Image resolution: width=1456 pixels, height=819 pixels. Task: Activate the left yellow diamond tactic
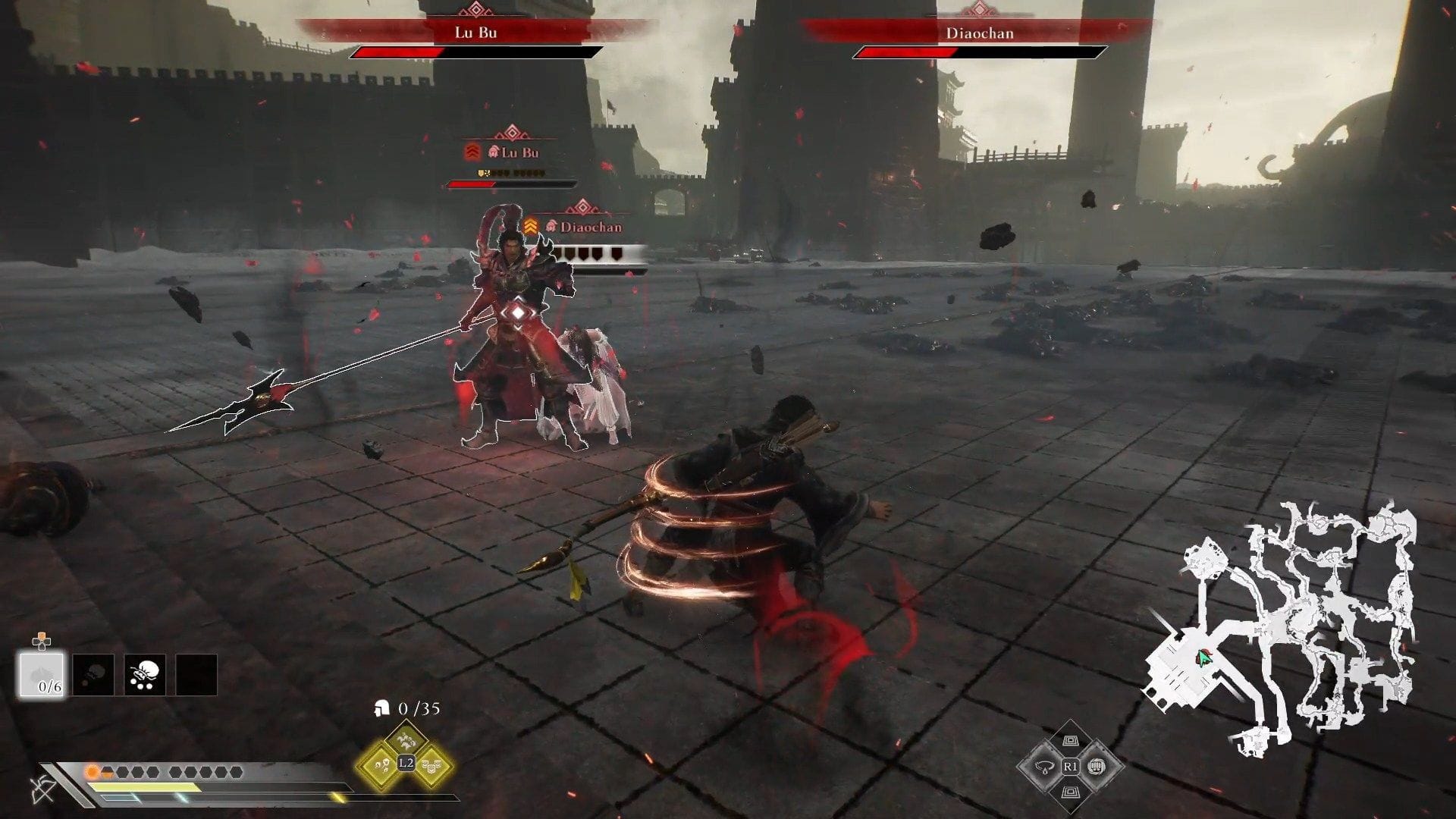pos(379,764)
